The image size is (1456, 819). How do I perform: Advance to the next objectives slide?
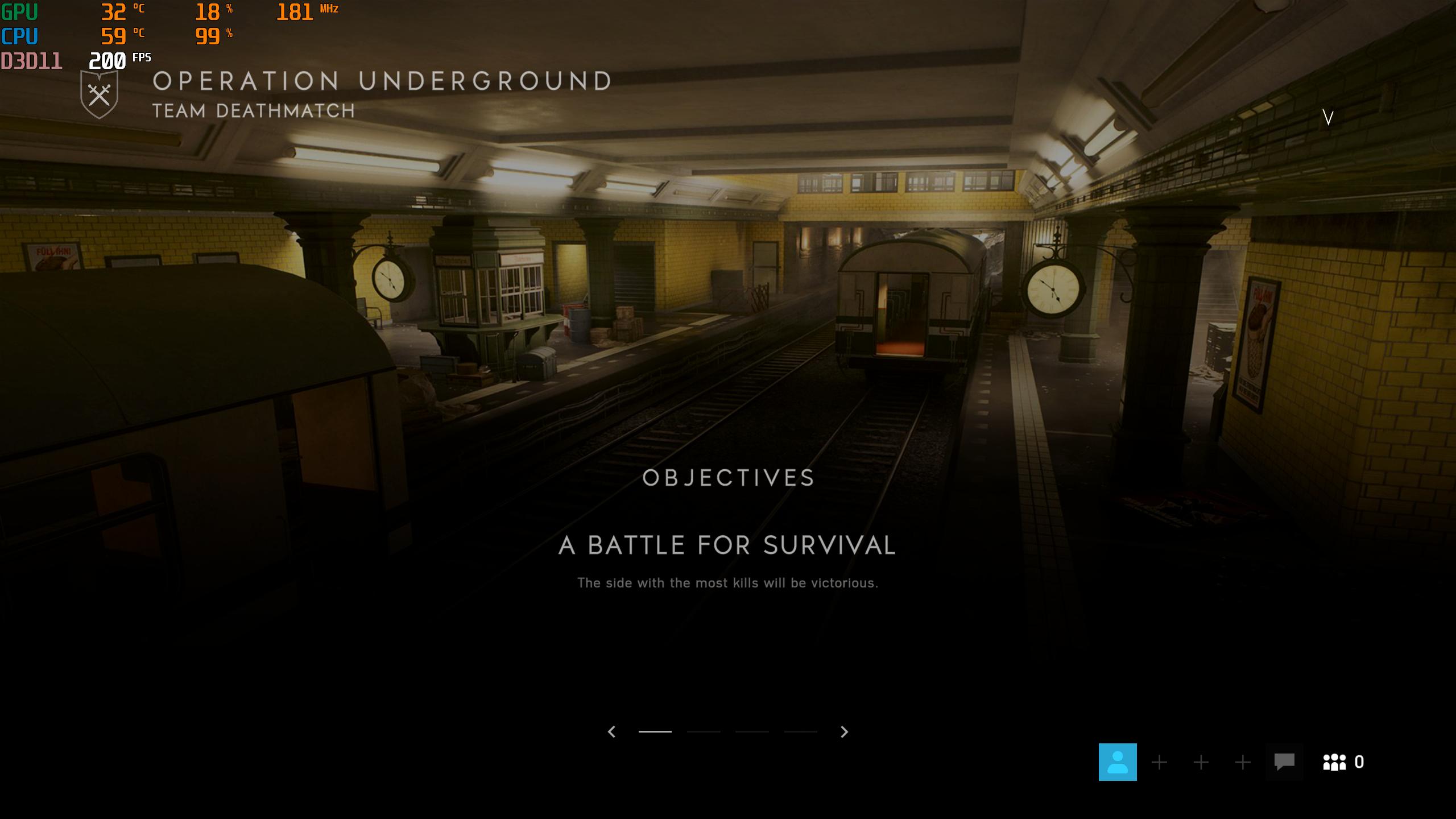pos(844,732)
